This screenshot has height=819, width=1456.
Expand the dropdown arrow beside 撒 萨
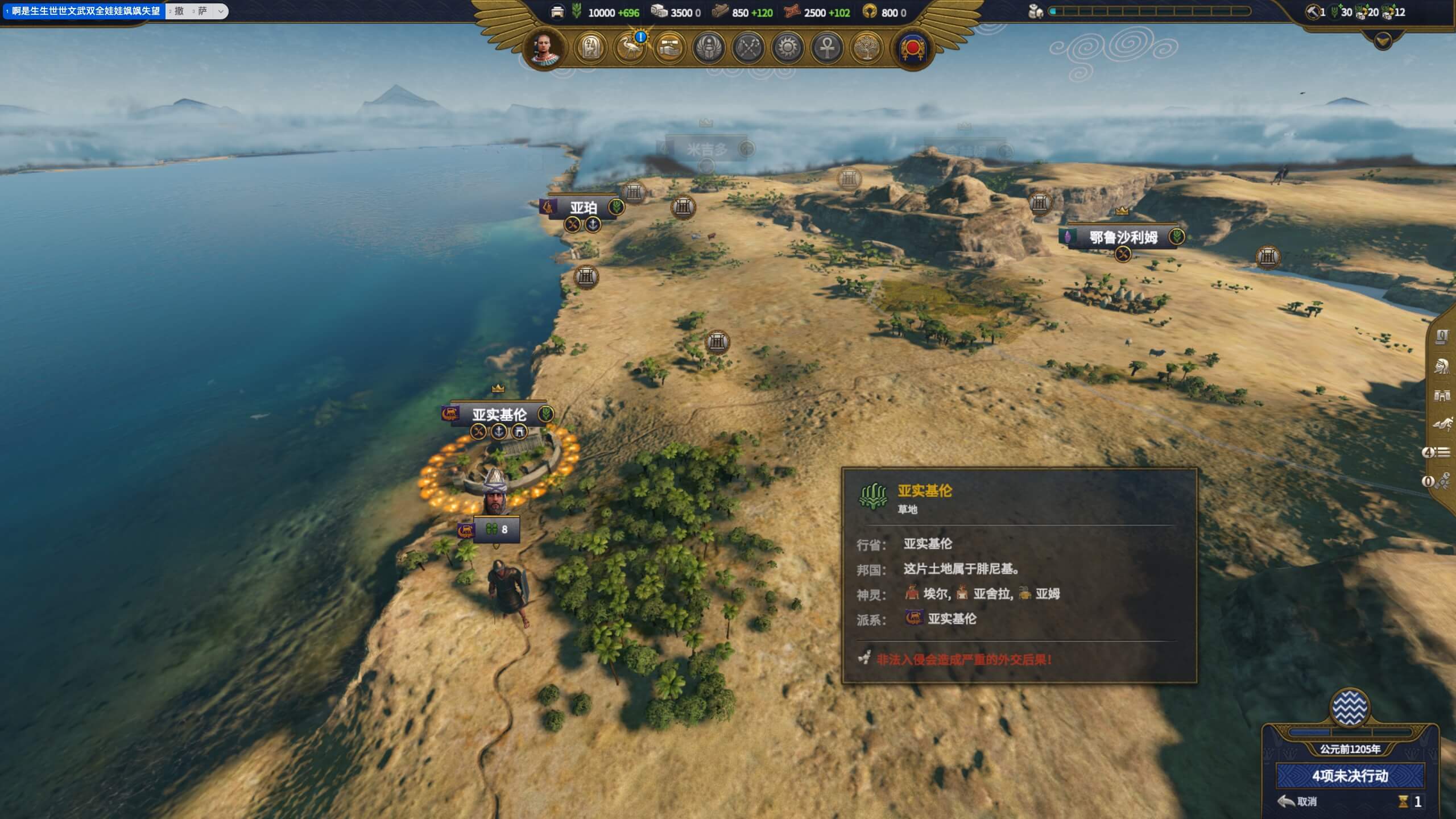click(221, 11)
